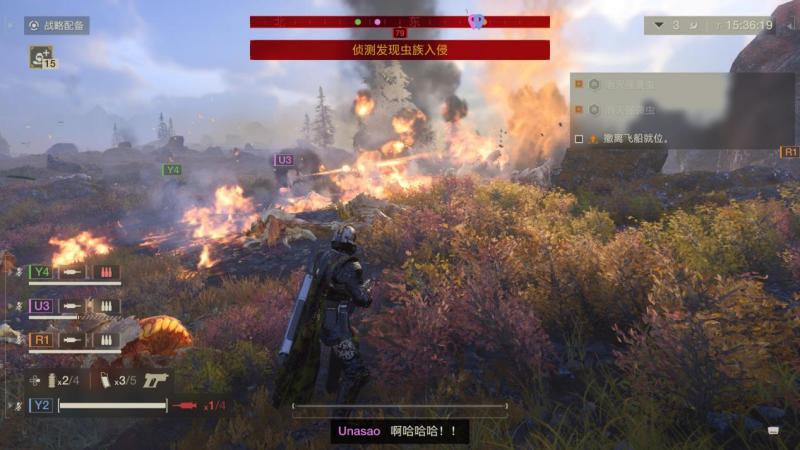Click the 侦测发现虫族入侵 alert banner

(399, 49)
